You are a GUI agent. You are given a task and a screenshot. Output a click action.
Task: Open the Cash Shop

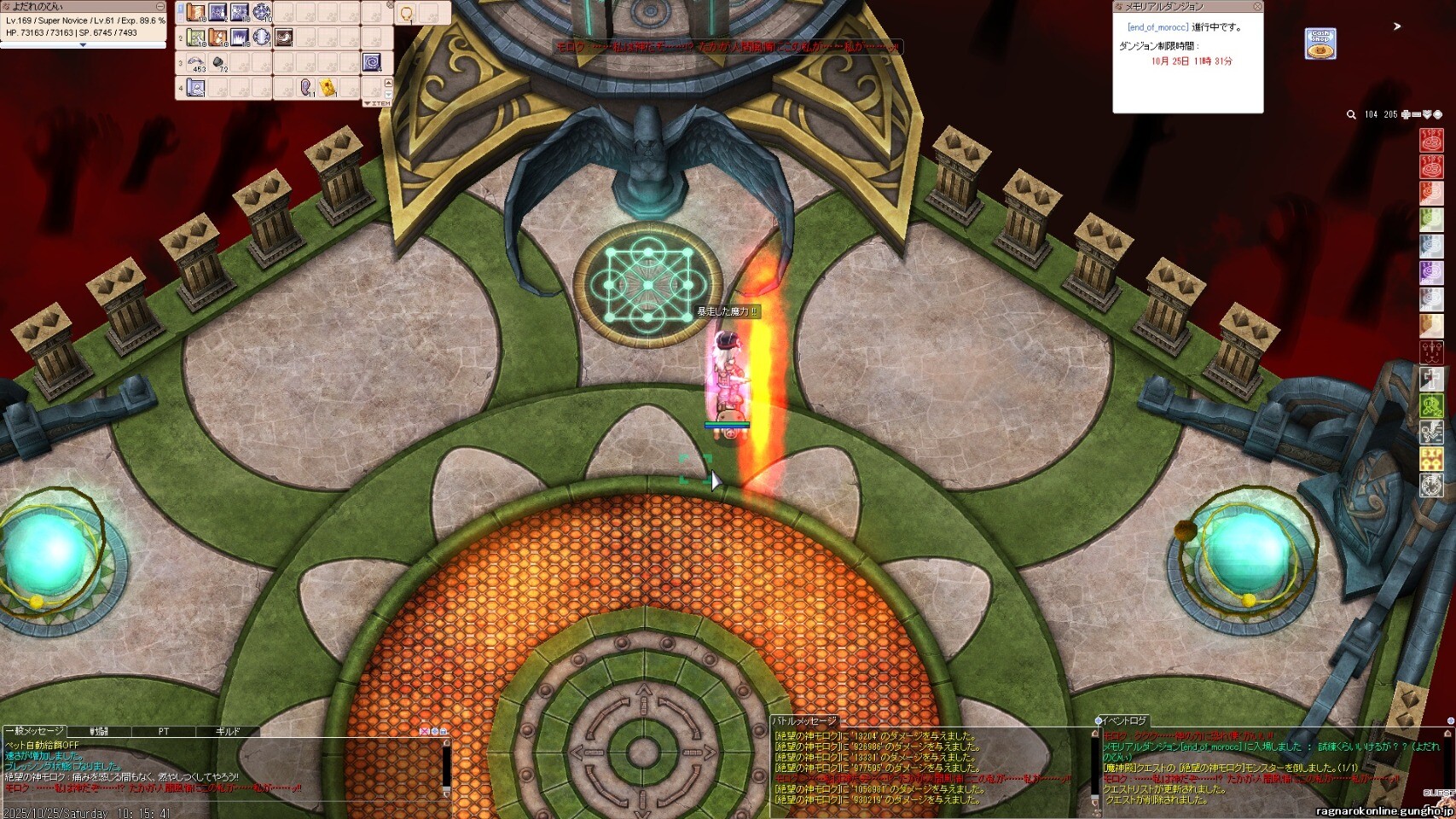tap(1320, 44)
